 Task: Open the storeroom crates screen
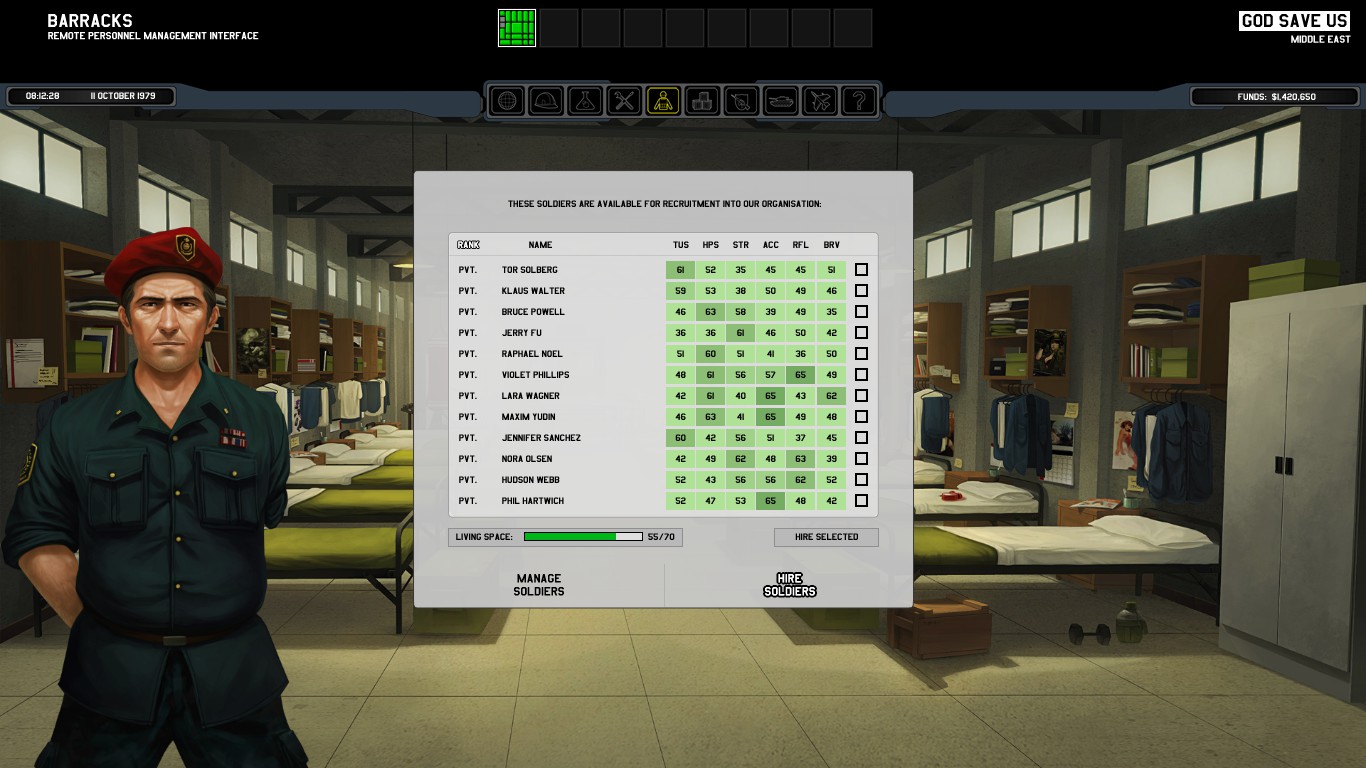pos(702,101)
